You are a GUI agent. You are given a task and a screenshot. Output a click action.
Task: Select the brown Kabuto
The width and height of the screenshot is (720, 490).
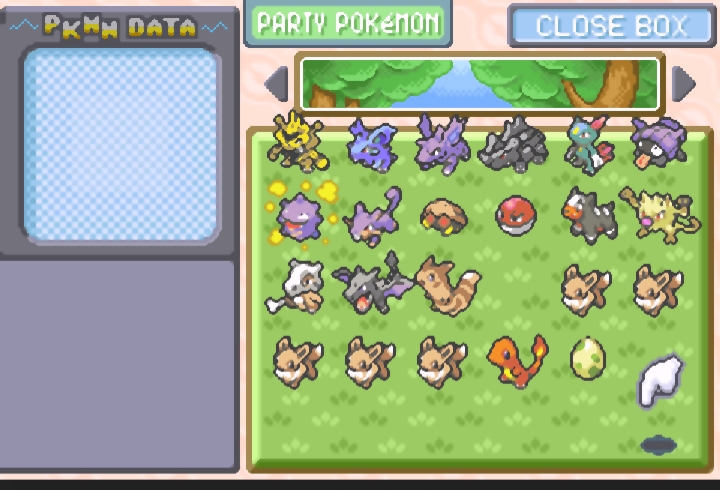coord(440,216)
